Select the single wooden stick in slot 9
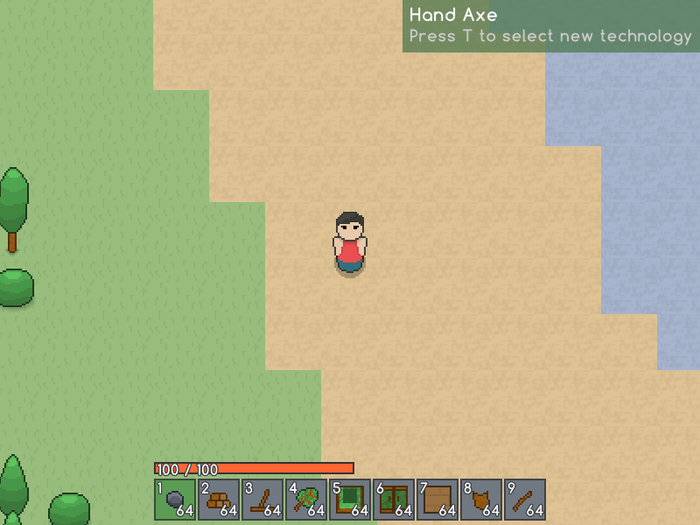 point(524,499)
